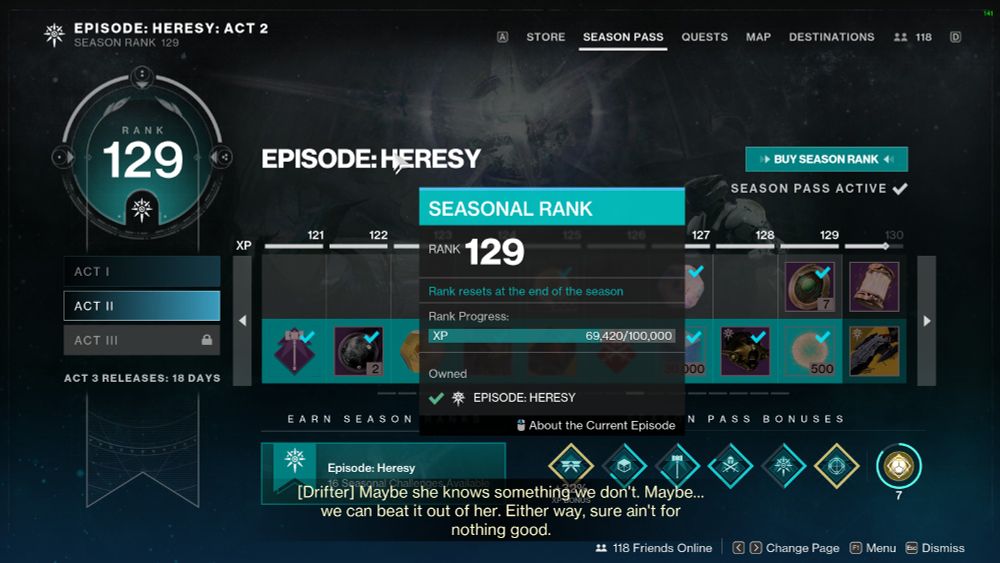Go to the Destinations tab
The height and width of the screenshot is (563, 1000).
click(831, 37)
